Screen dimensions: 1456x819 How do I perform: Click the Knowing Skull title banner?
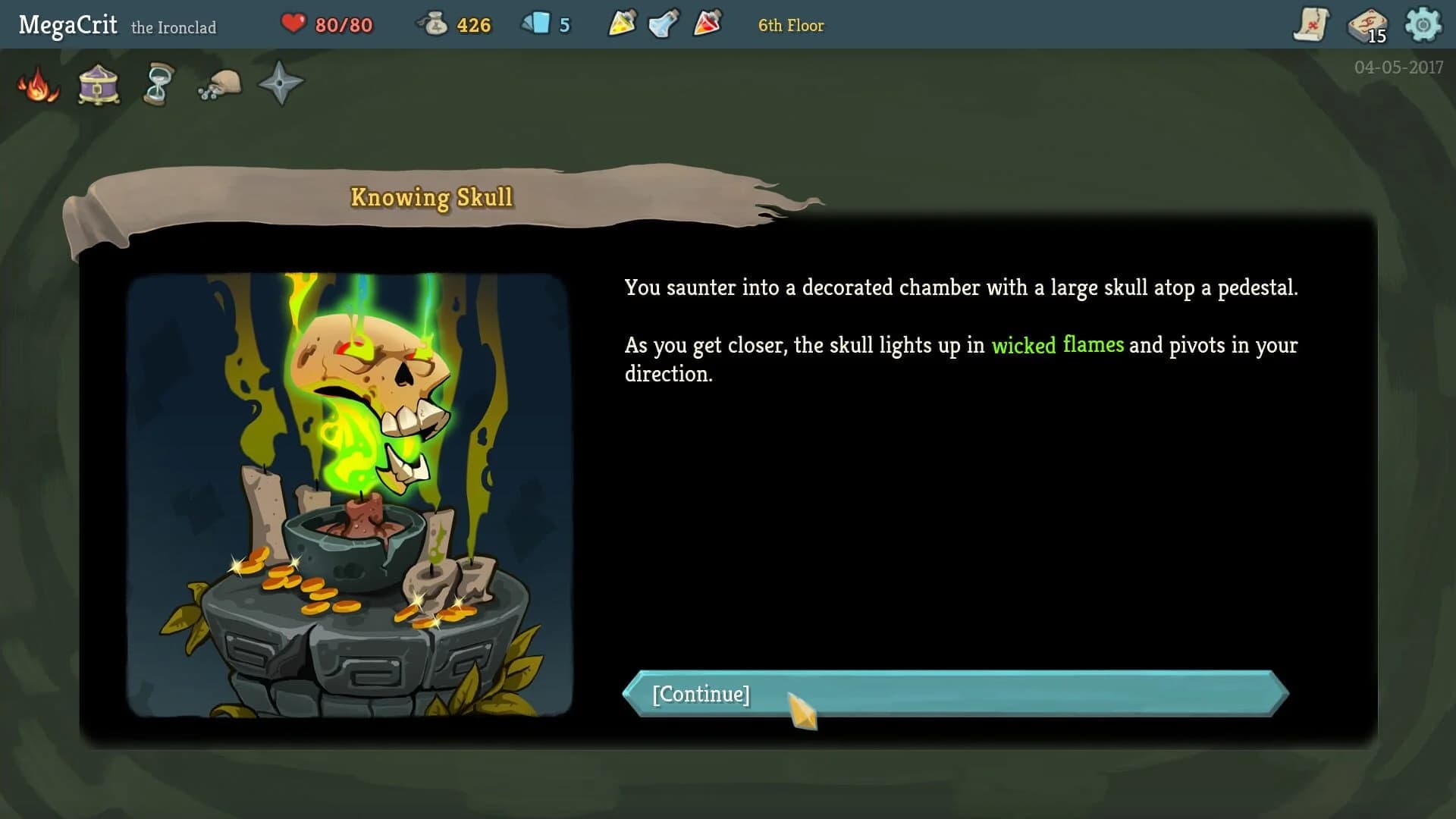431,196
